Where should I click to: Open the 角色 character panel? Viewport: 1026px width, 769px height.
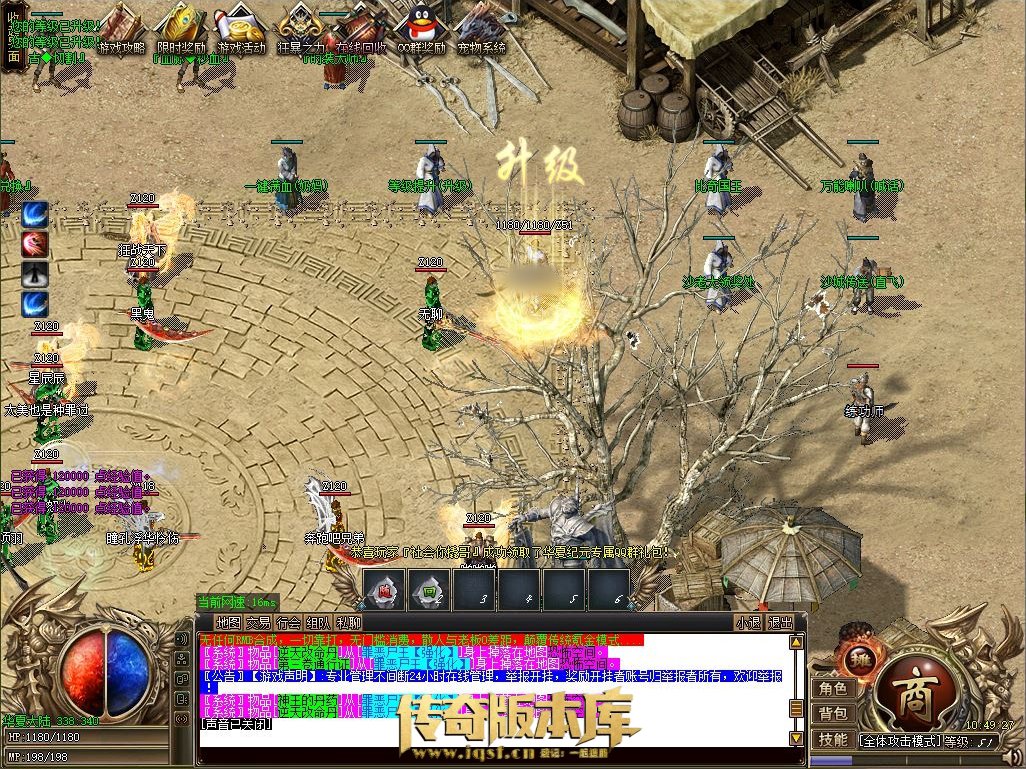[833, 688]
